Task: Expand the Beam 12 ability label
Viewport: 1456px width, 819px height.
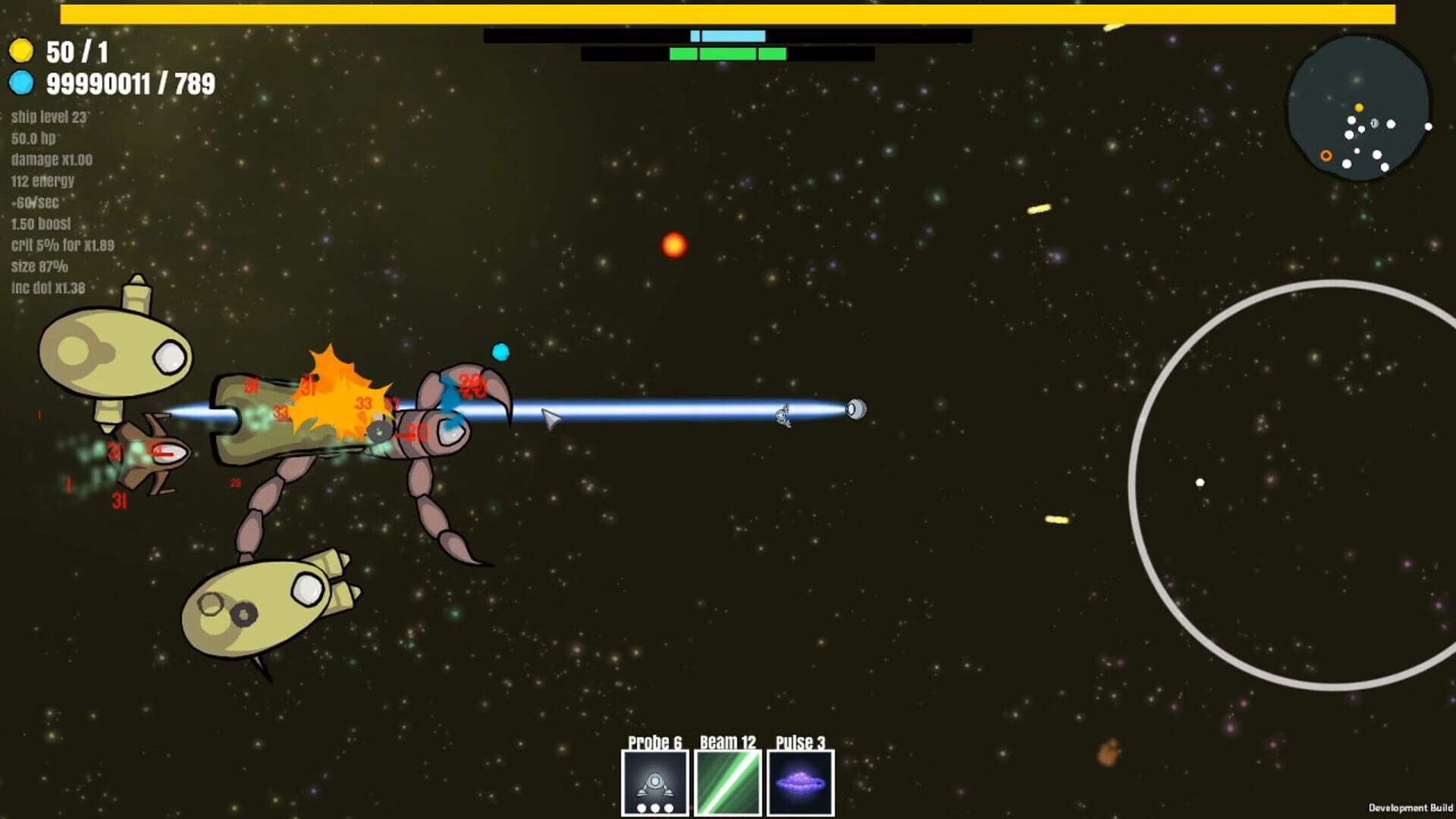Action: click(x=728, y=741)
